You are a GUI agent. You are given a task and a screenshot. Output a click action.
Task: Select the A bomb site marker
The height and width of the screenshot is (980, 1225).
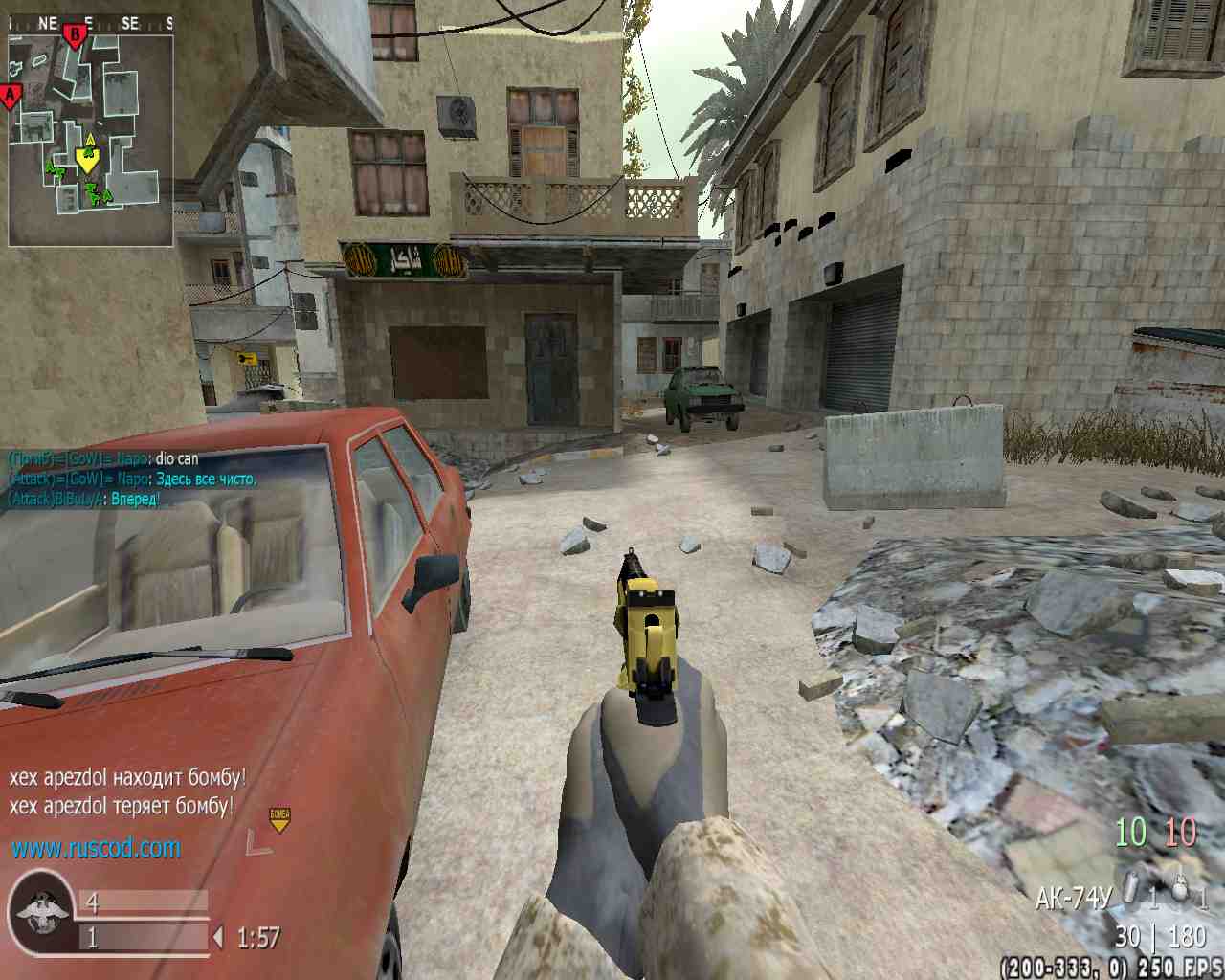pos(11,96)
